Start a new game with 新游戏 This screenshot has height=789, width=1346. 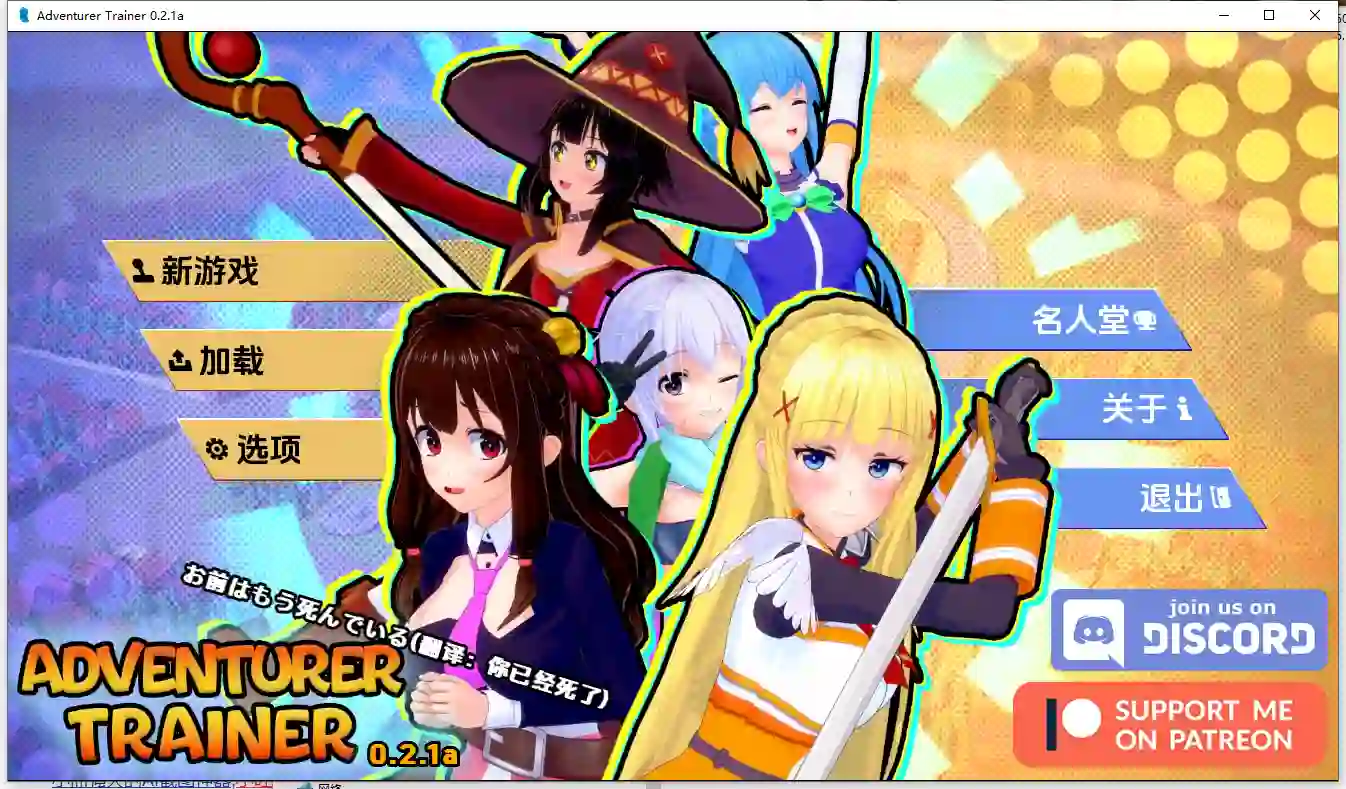pyautogui.click(x=219, y=270)
